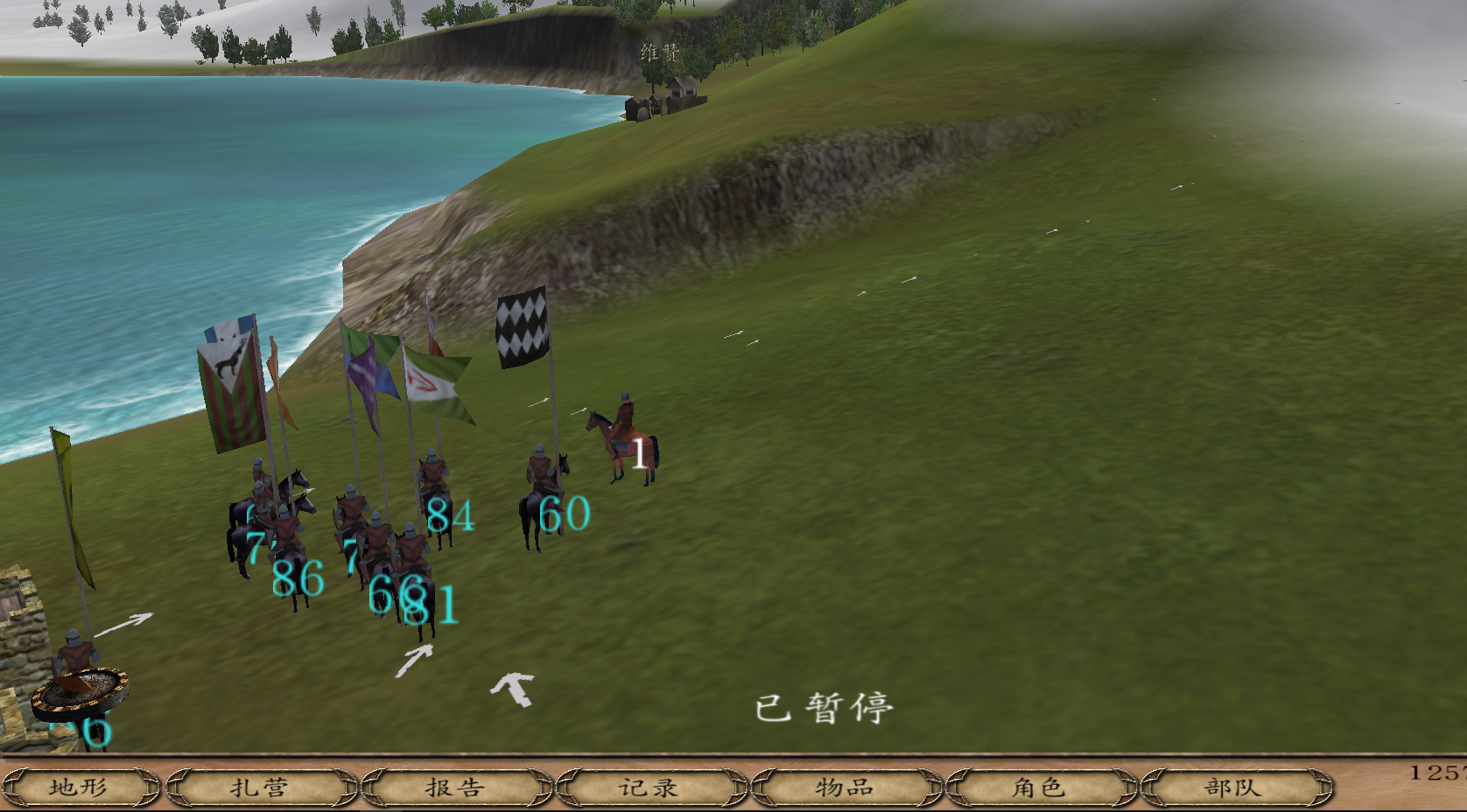
Task: Show the 记录 notes log
Action: pos(650,787)
